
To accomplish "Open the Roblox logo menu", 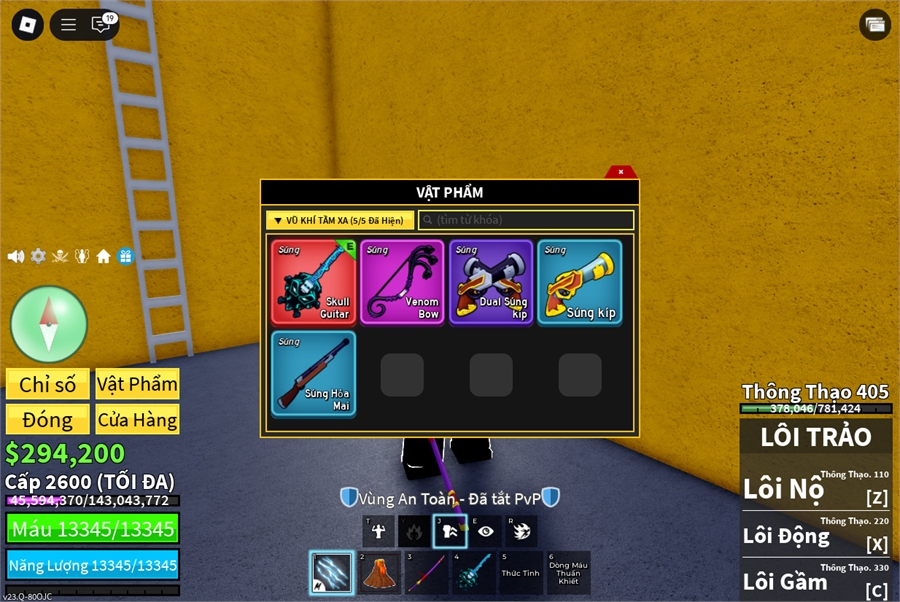I will [27, 25].
